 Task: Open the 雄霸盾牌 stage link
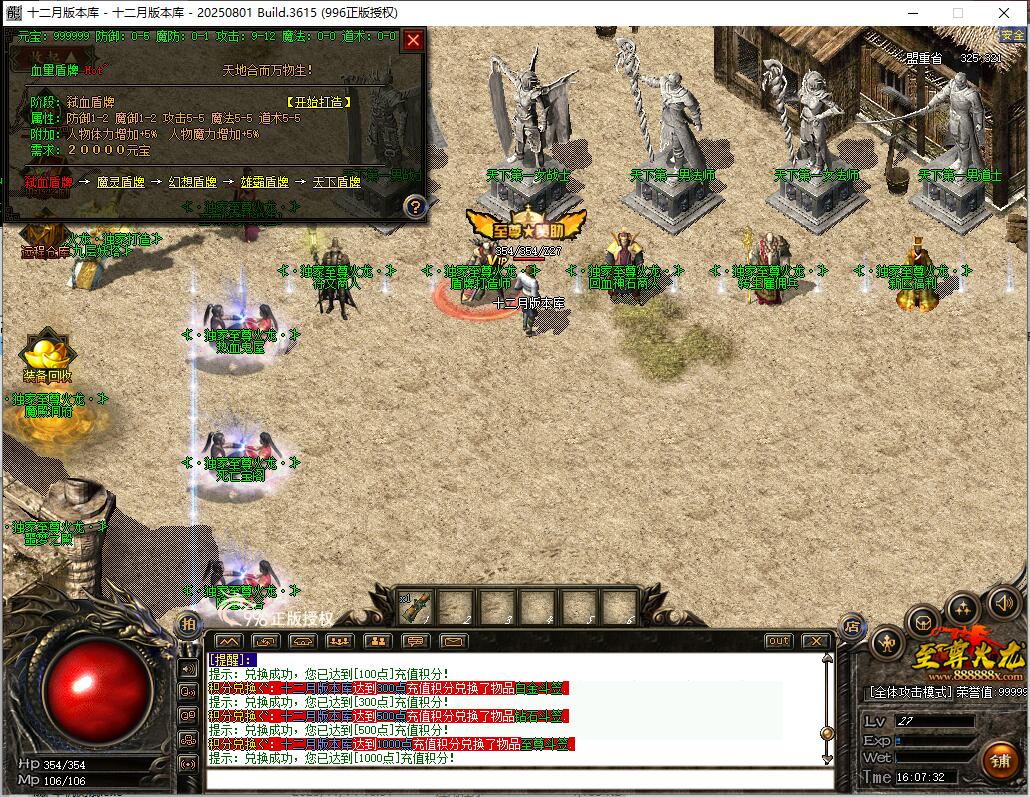click(x=264, y=182)
